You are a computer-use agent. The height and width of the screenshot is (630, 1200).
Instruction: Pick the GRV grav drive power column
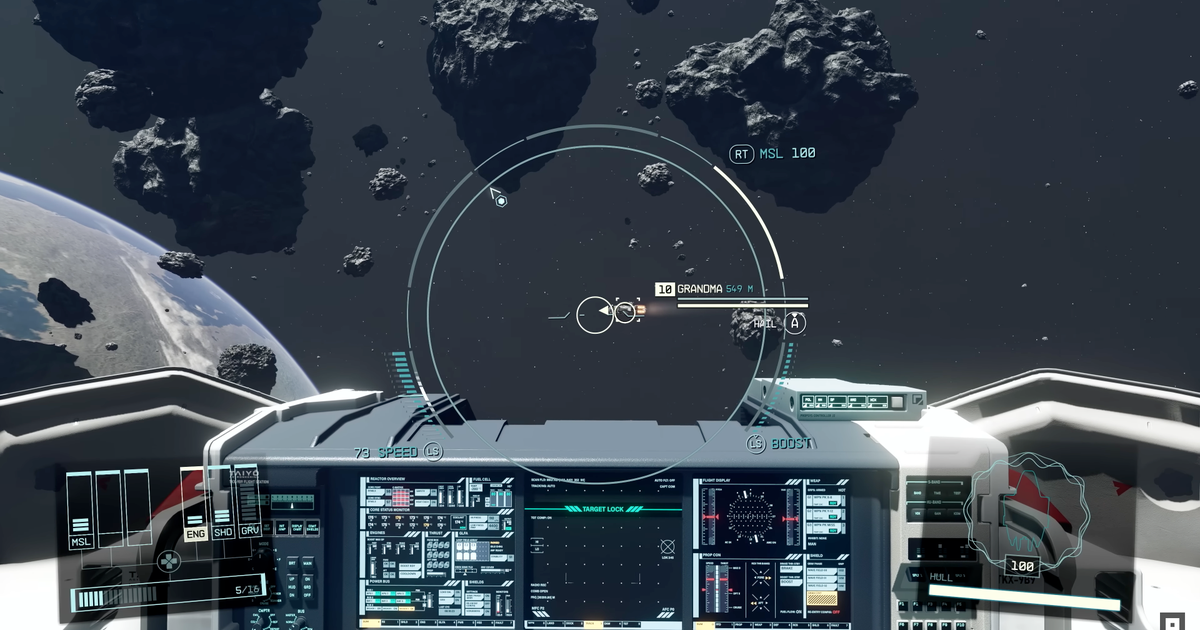[250, 533]
